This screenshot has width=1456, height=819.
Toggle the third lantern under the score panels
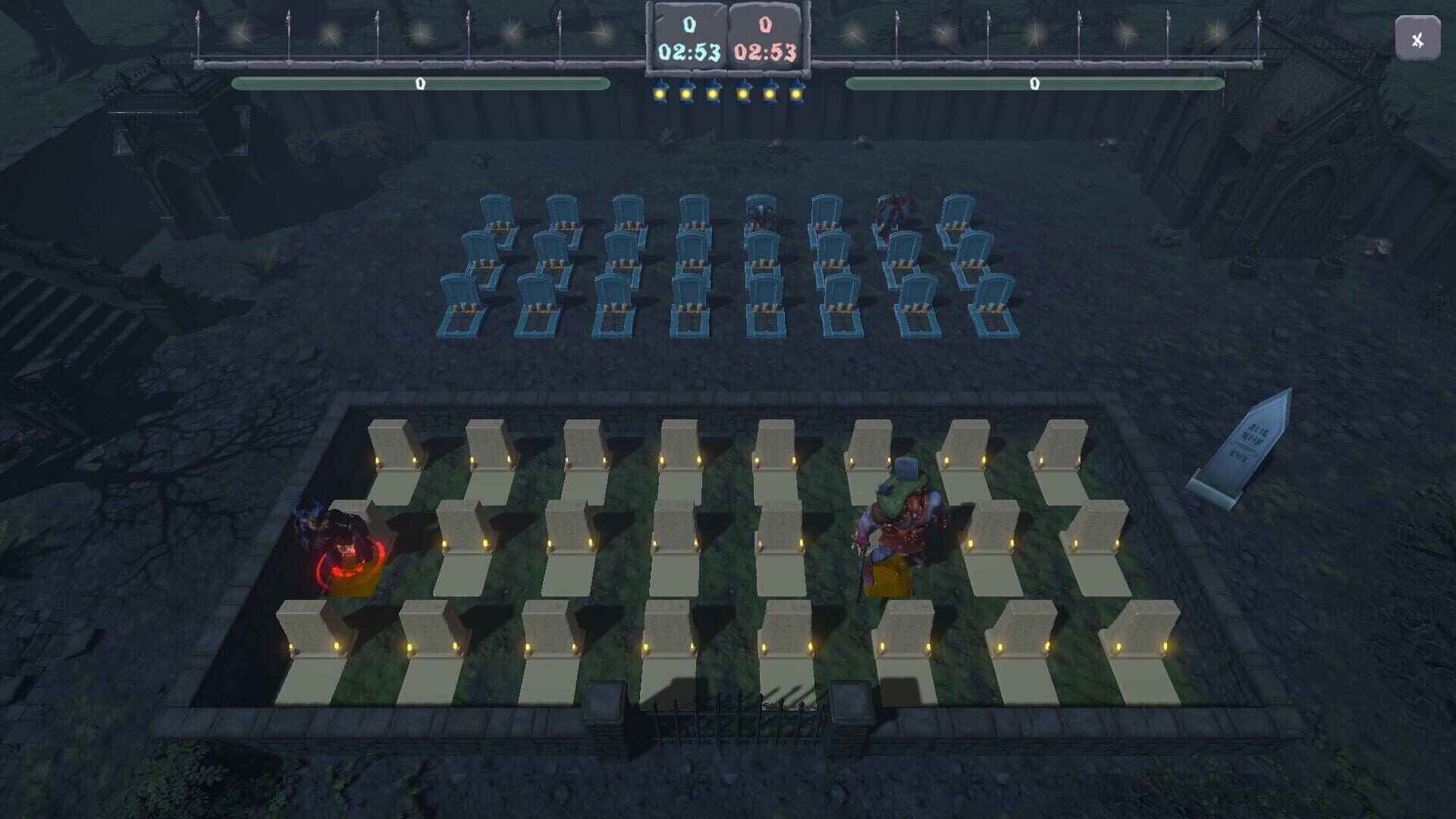point(714,93)
